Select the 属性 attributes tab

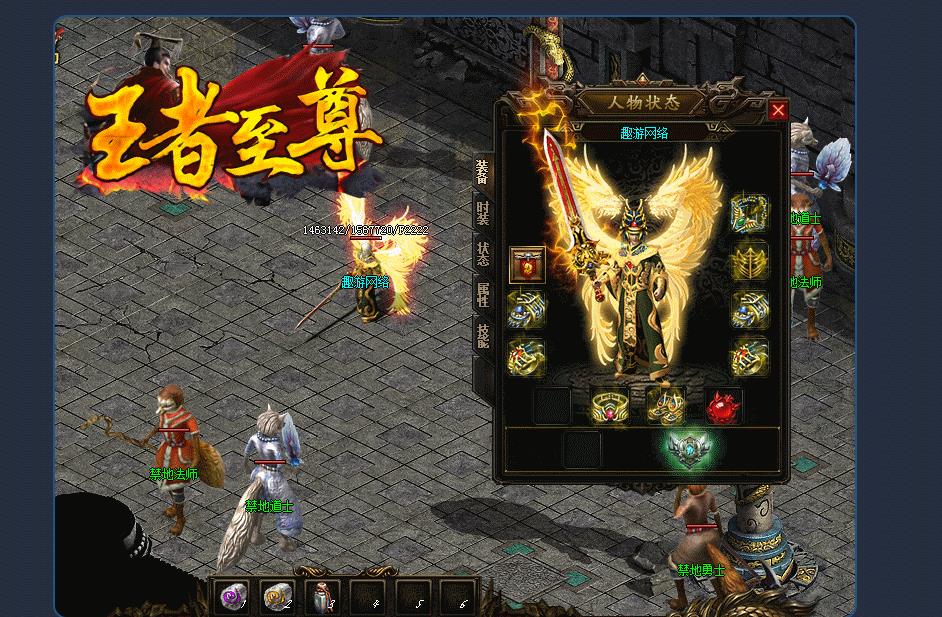pos(483,294)
